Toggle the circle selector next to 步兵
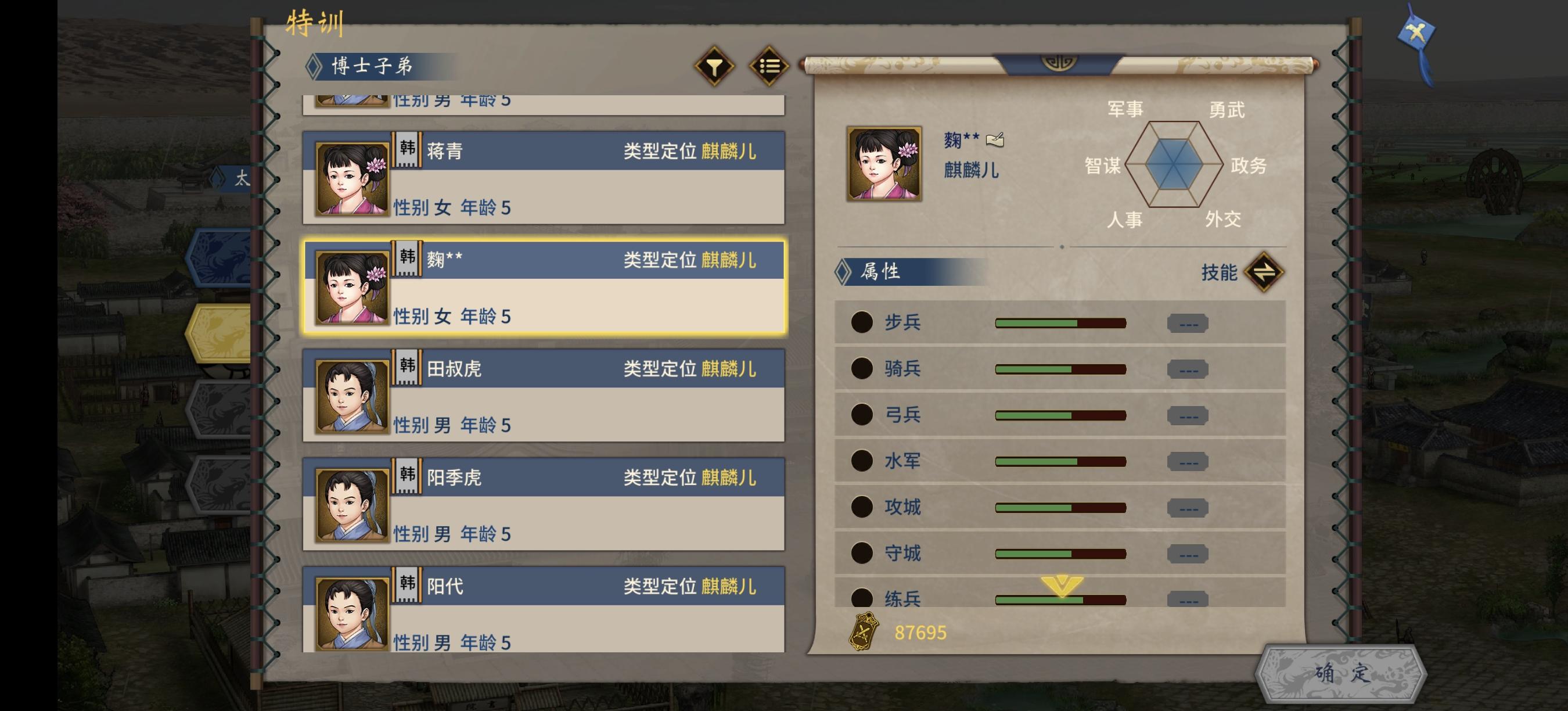The image size is (1568, 711). coord(862,323)
